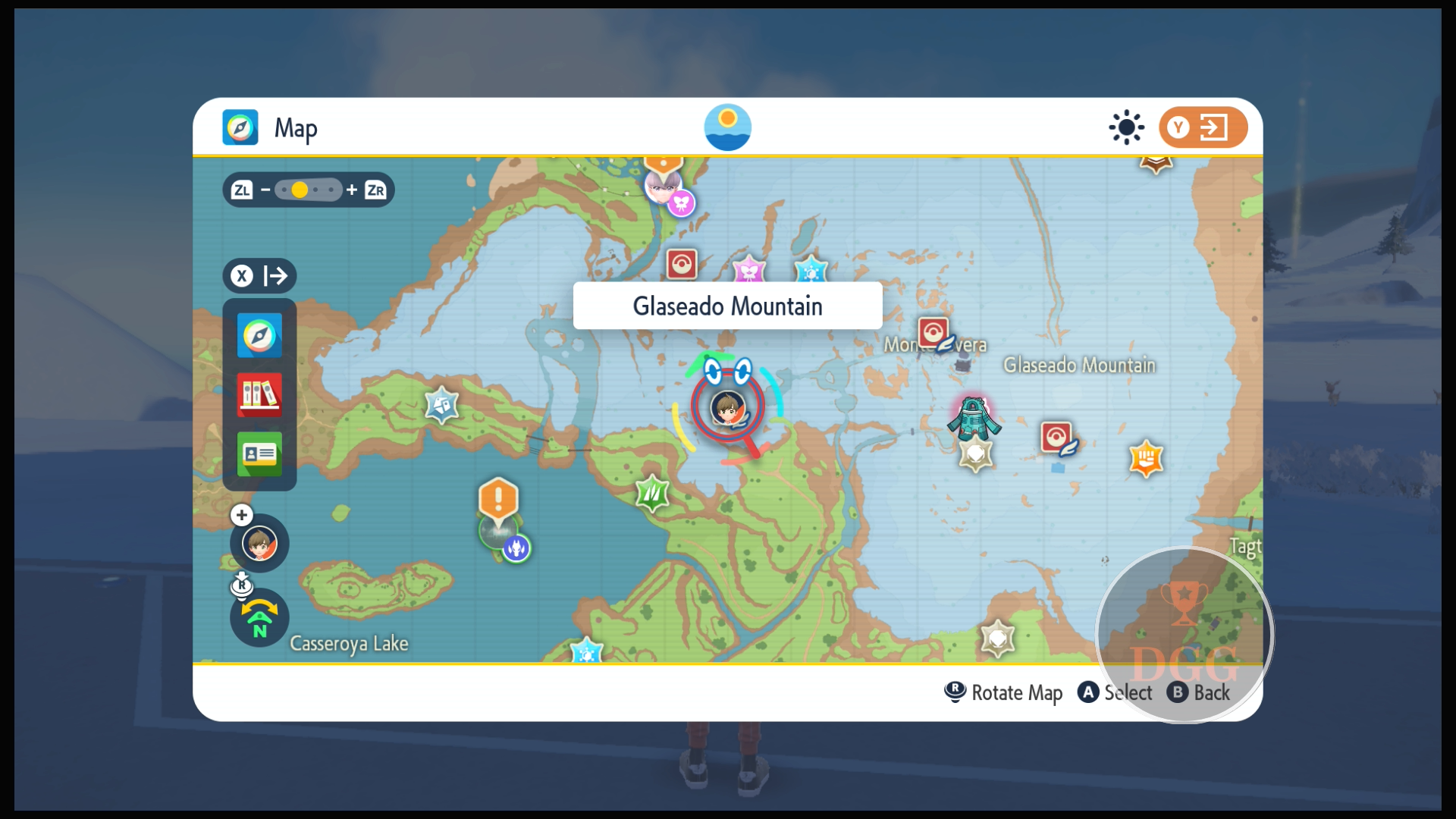Toggle the north-facing map orientation button

click(259, 619)
